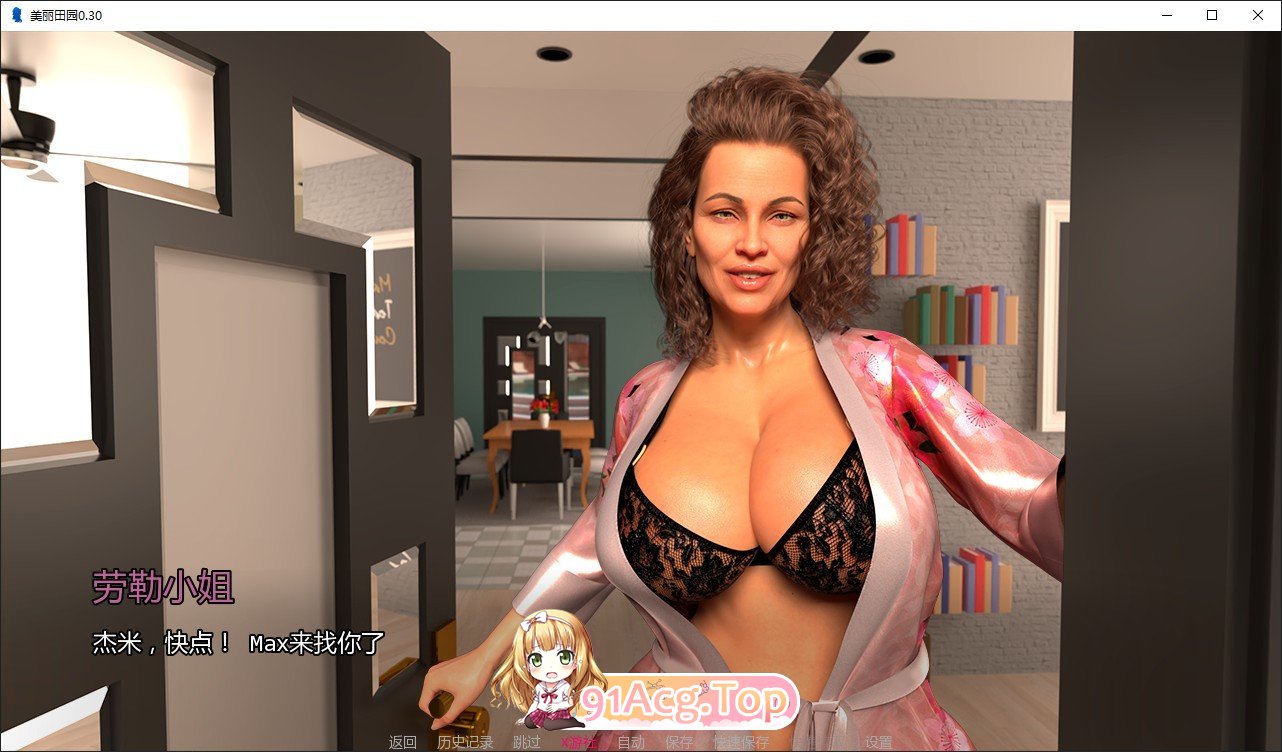Perform a 快速保存 quick save
The width and height of the screenshot is (1282, 752).
(x=743, y=742)
